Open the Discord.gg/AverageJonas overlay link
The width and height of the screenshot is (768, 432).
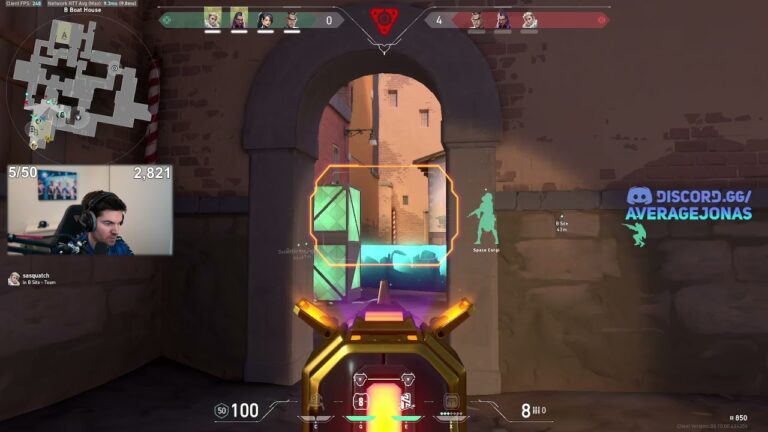pyautogui.click(x=689, y=204)
